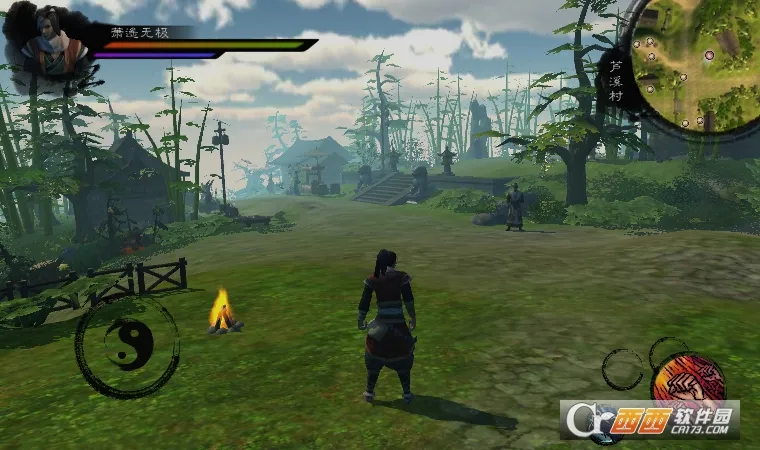Open the circular minimap

(x=694, y=65)
